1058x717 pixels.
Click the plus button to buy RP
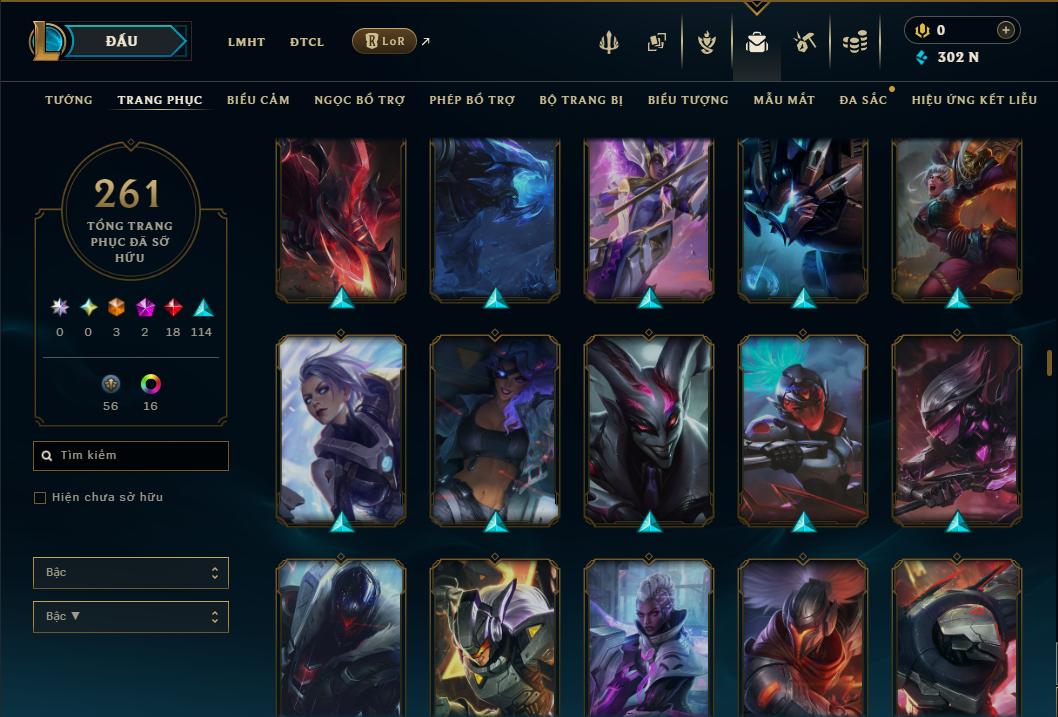[1005, 30]
